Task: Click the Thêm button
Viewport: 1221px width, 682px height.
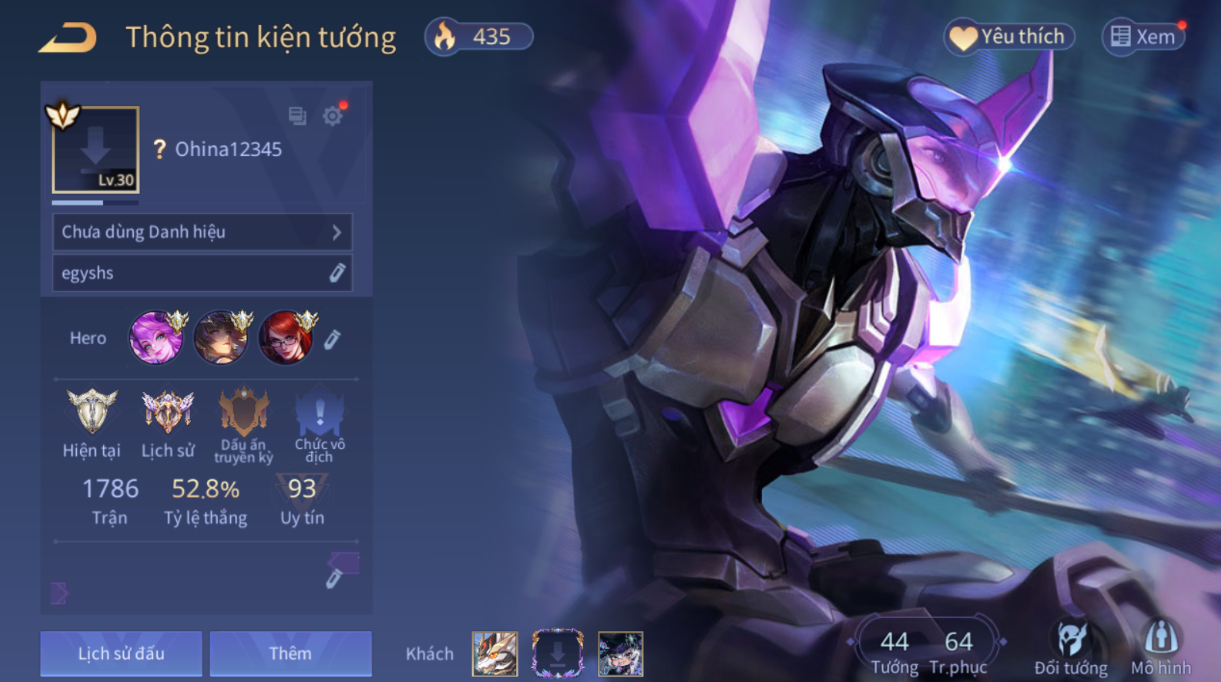Action: coord(290,654)
